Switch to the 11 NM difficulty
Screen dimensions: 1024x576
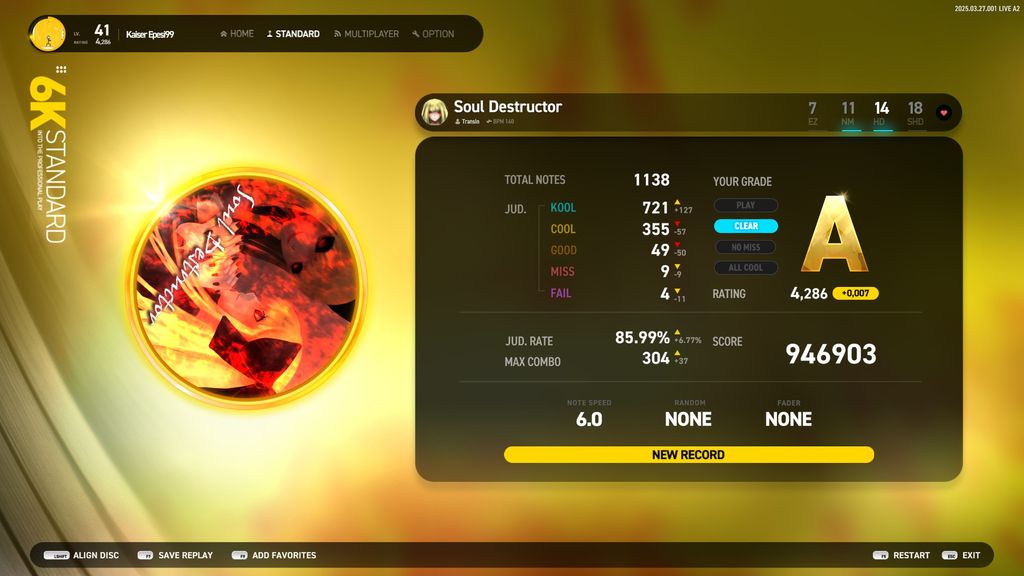click(x=848, y=113)
